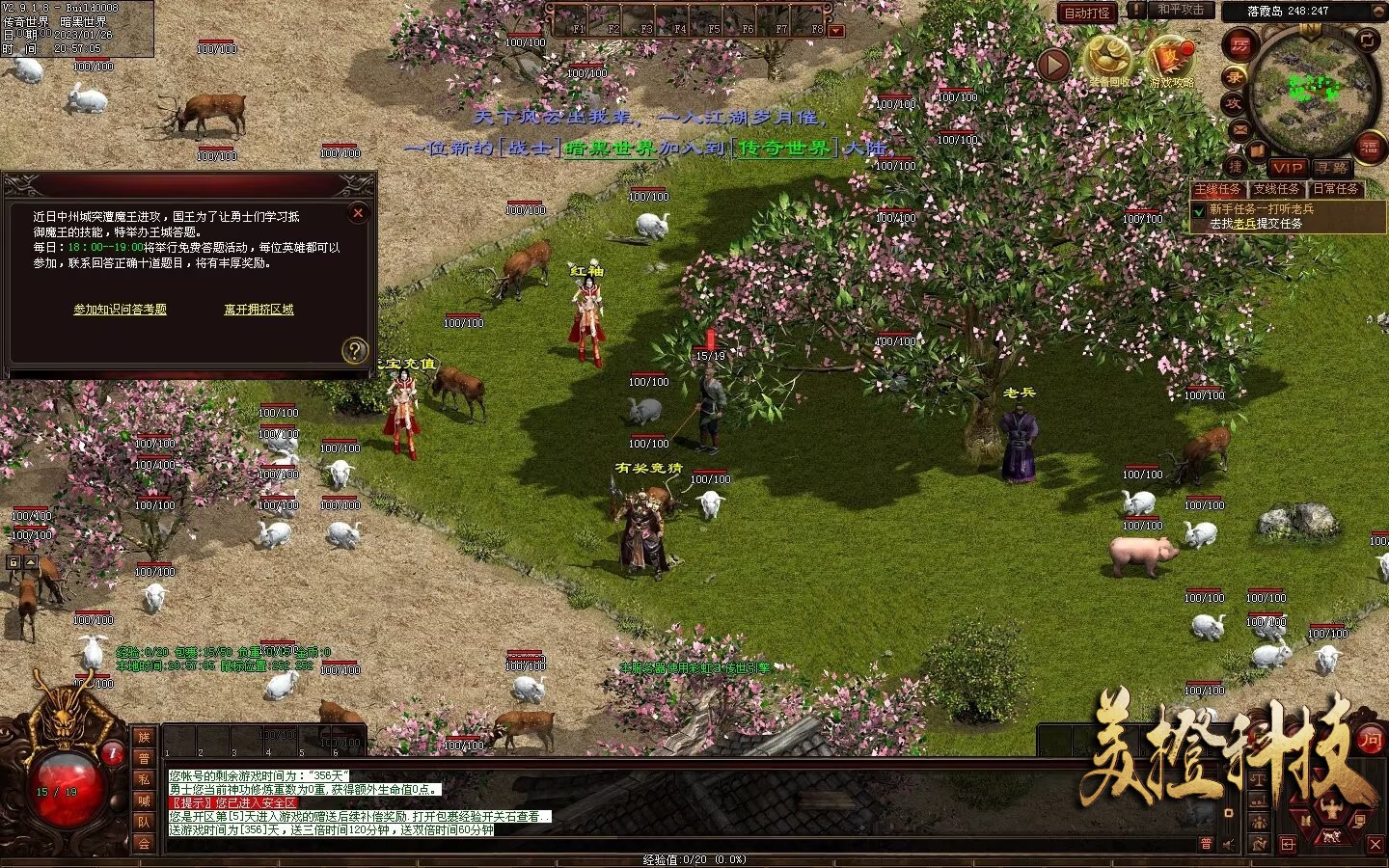Screen dimensions: 1389x868
Task: Click the round play arrow button
Action: pyautogui.click(x=1053, y=66)
